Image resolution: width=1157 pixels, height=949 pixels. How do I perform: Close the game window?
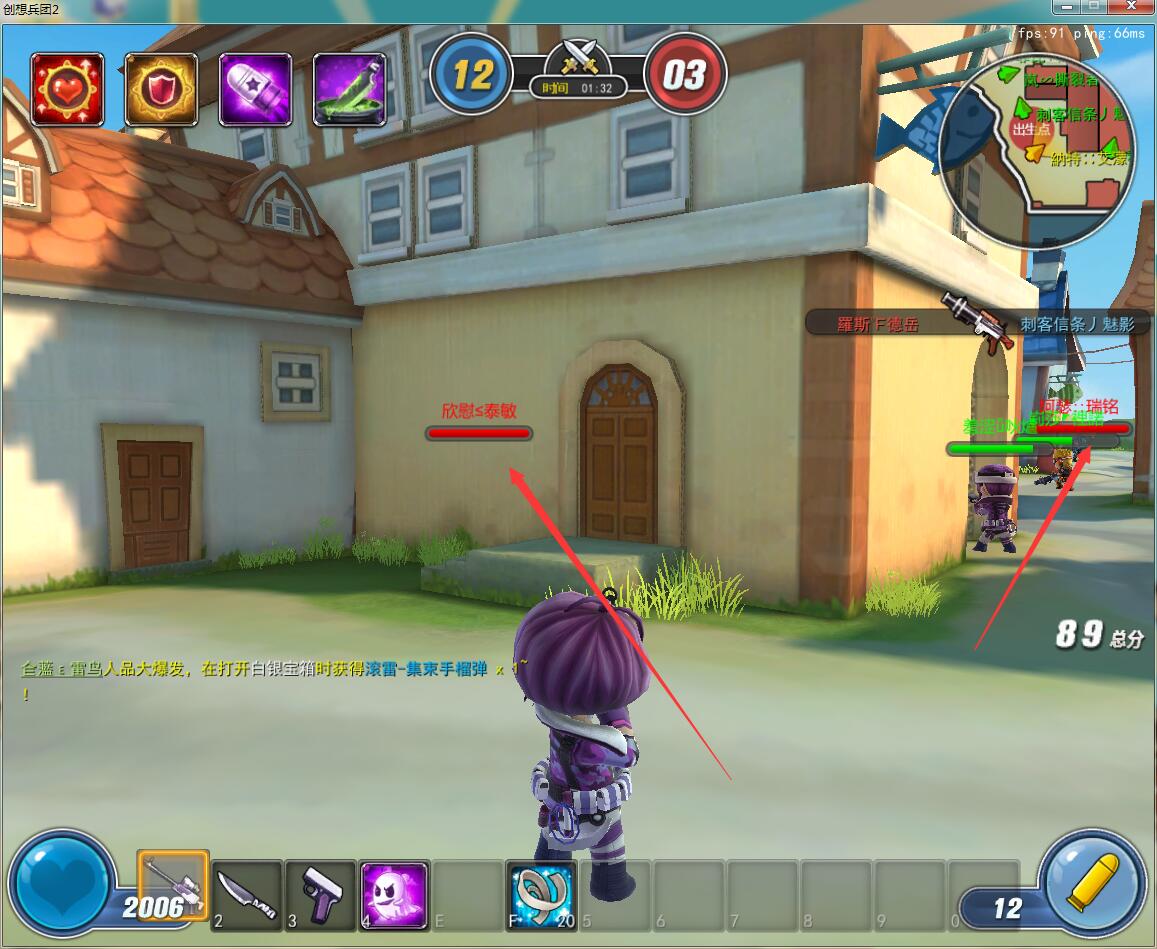tap(1129, 6)
